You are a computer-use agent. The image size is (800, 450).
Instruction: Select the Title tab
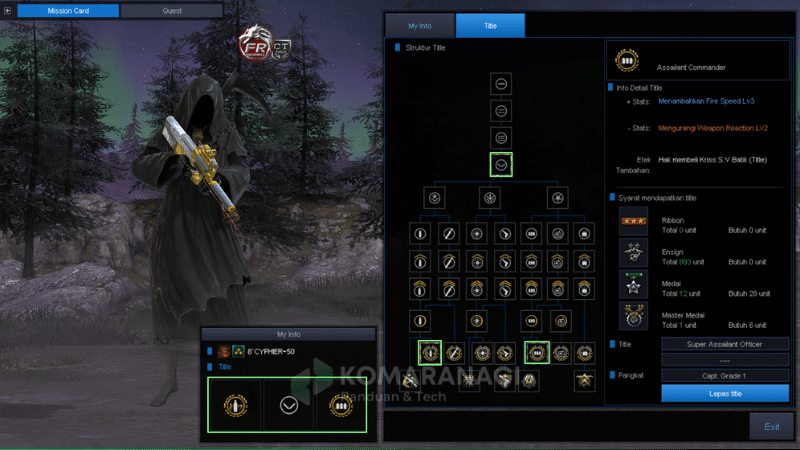490,25
